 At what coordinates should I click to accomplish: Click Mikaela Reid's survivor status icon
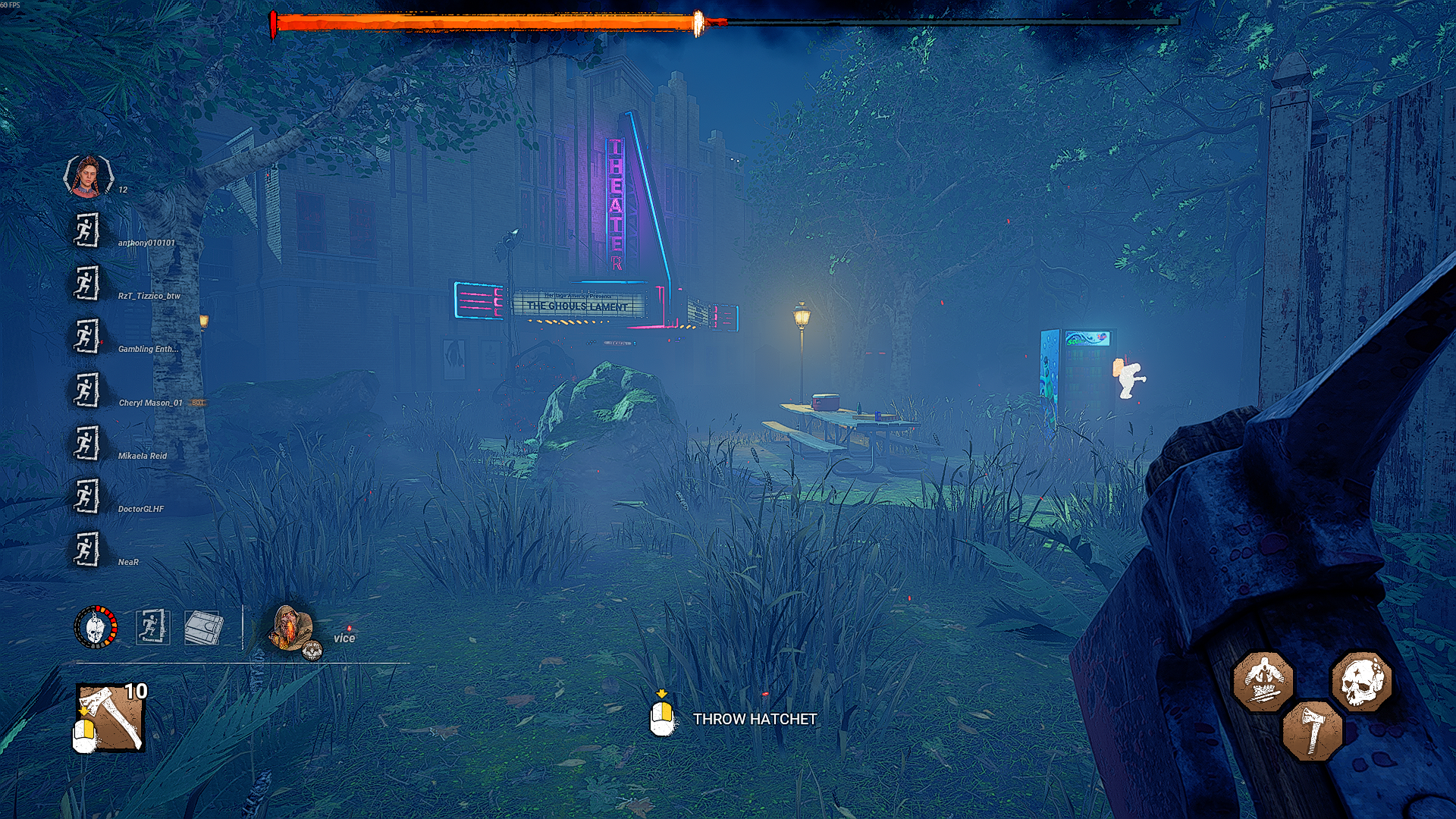86,443
